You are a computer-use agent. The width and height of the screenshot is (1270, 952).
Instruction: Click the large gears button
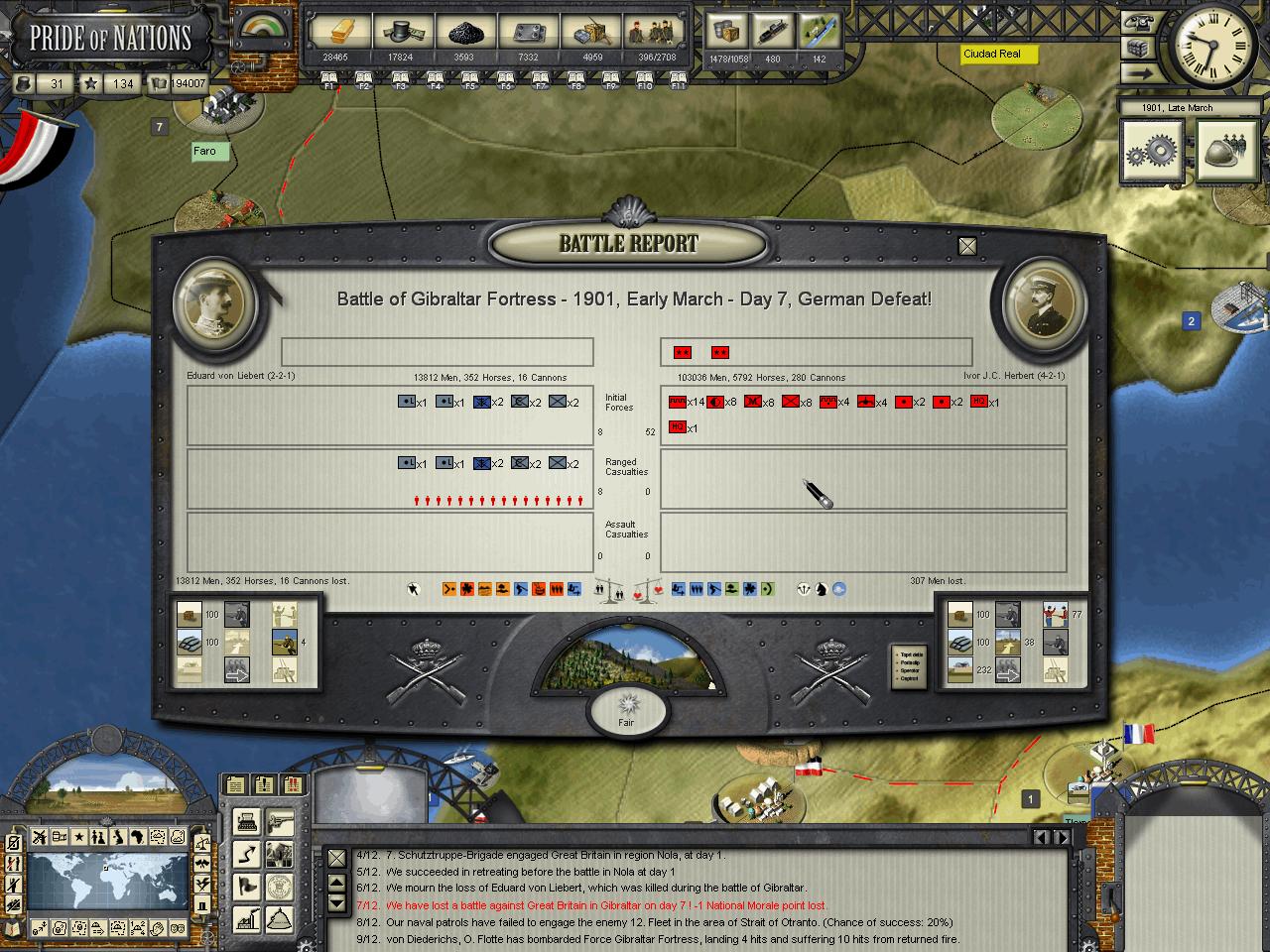(x=1152, y=152)
